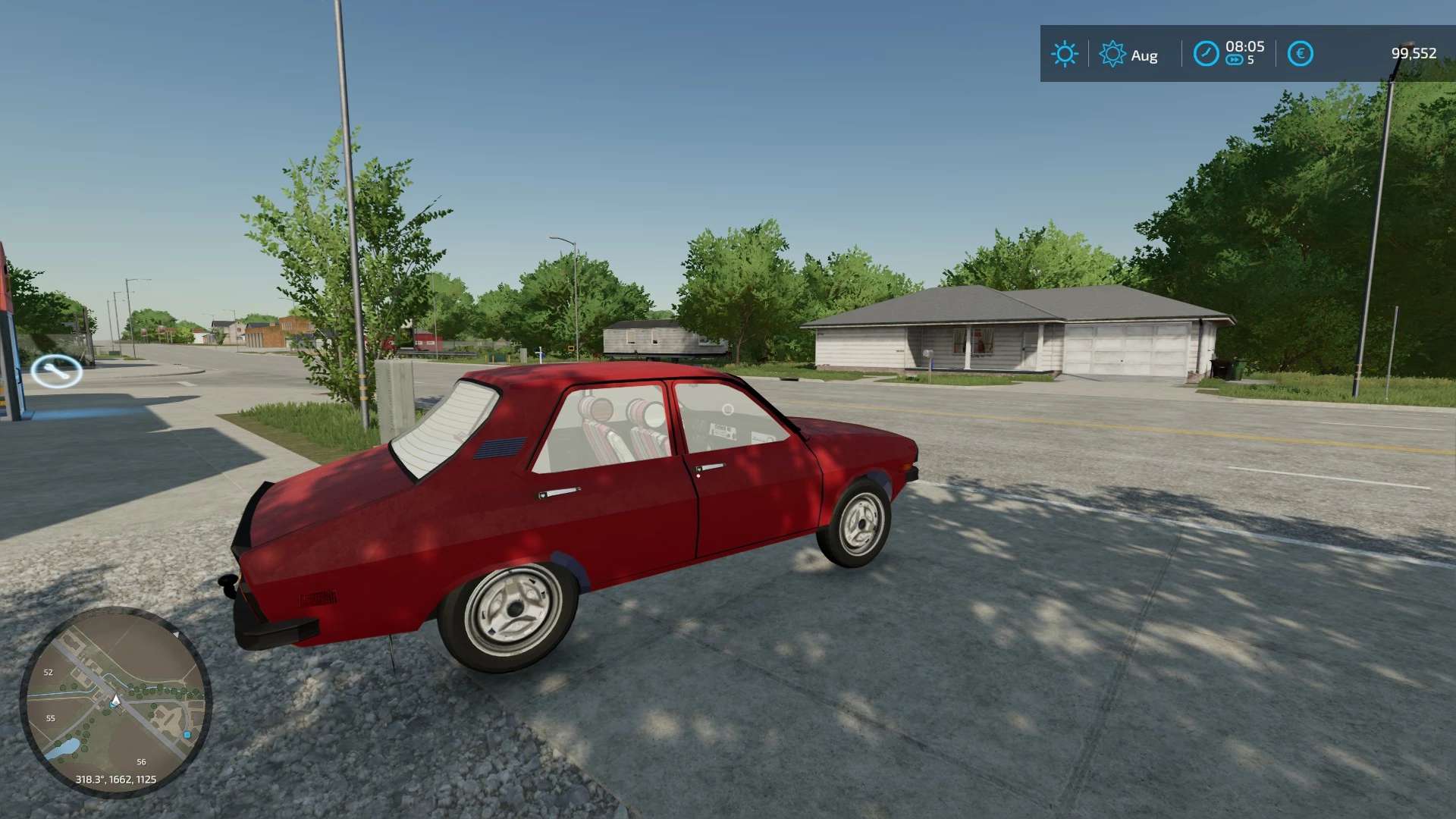Open the circular minimap

coord(115,701)
